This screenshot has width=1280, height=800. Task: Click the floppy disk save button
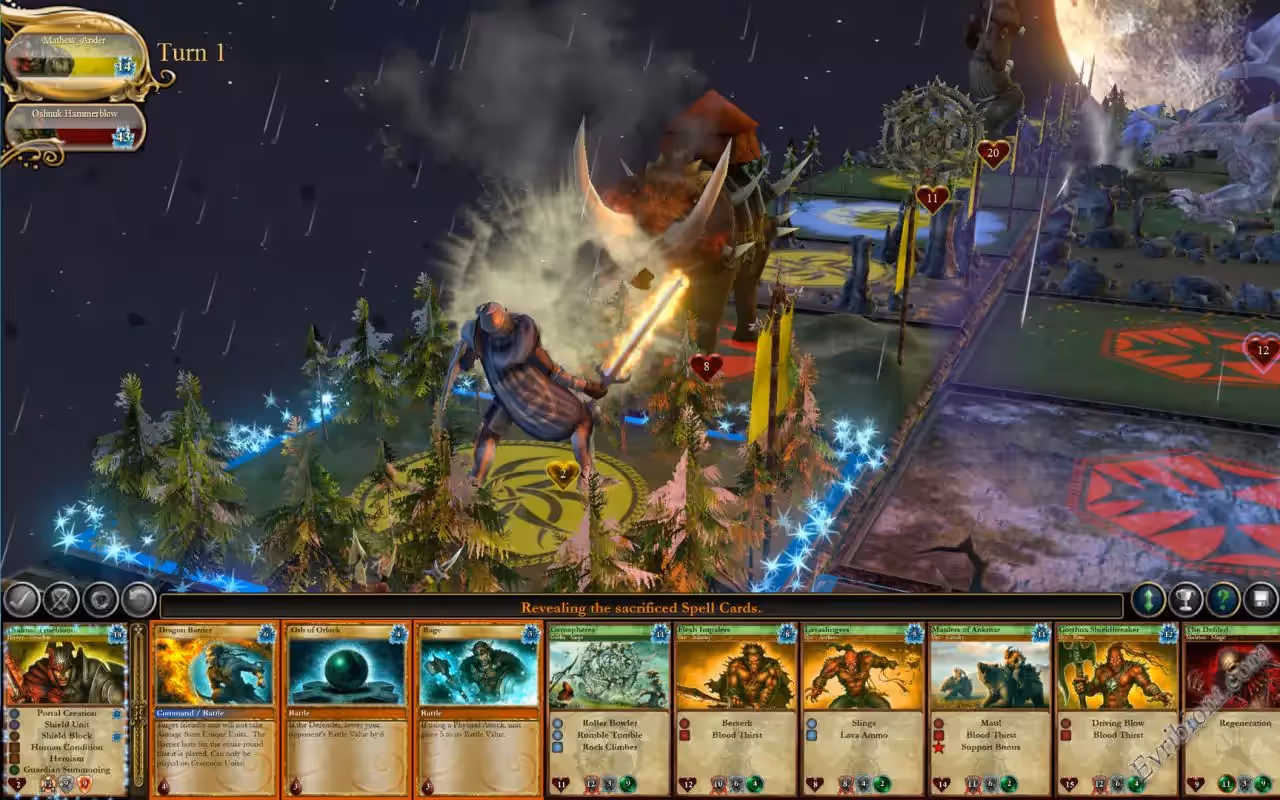pos(1260,600)
